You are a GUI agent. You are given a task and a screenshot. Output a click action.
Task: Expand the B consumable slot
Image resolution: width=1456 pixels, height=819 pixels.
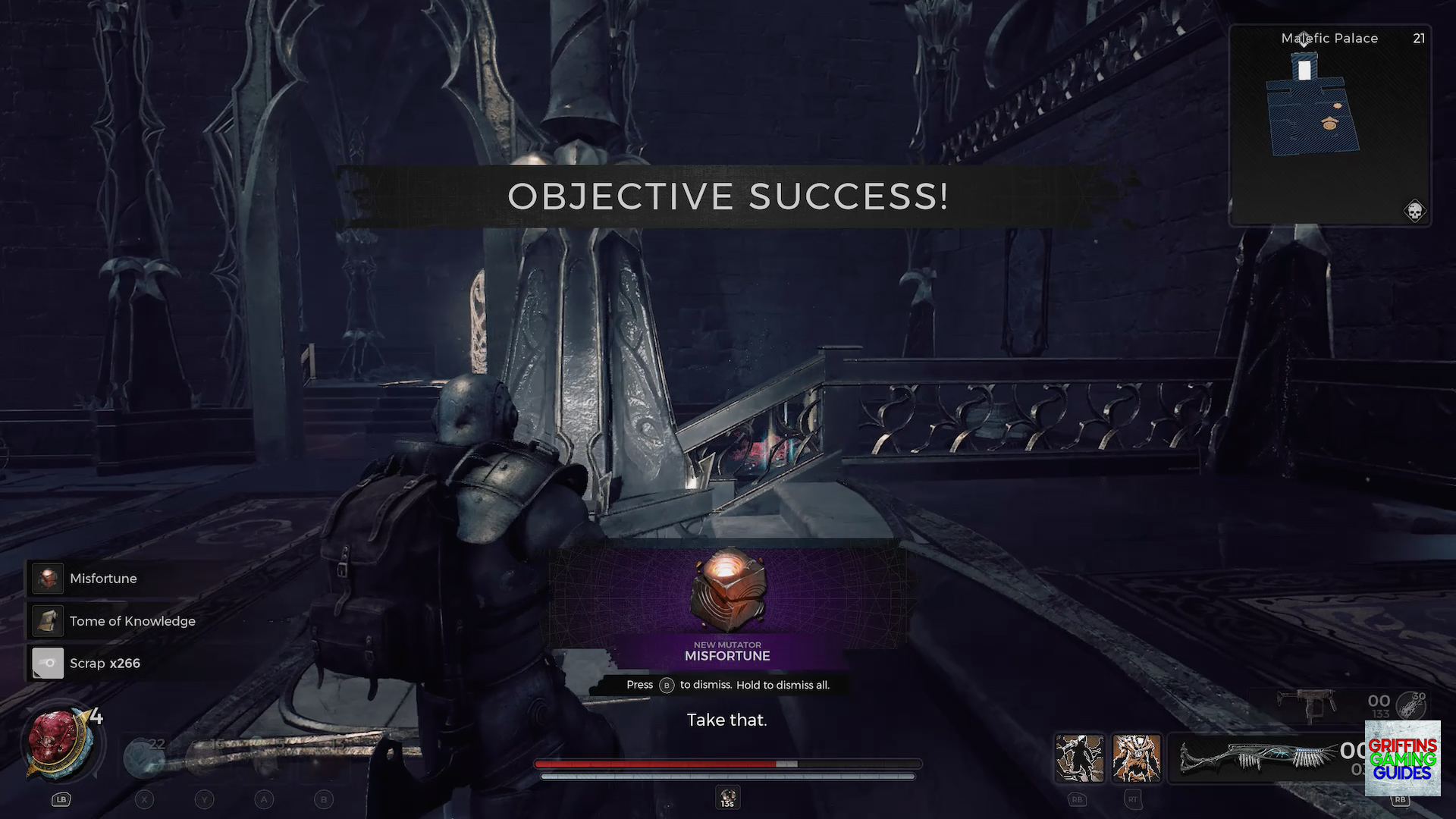click(x=324, y=799)
